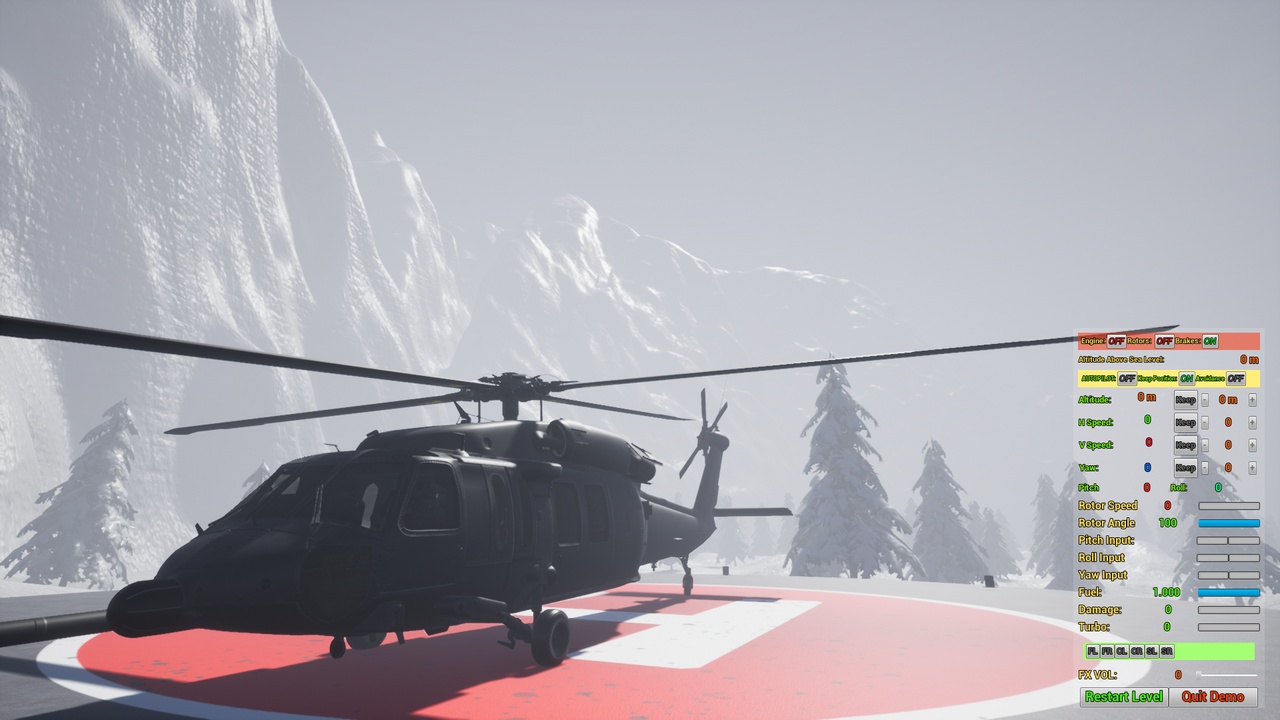Image resolution: width=1280 pixels, height=720 pixels.
Task: Increase the target Altitude with plus
Action: [x=1252, y=400]
